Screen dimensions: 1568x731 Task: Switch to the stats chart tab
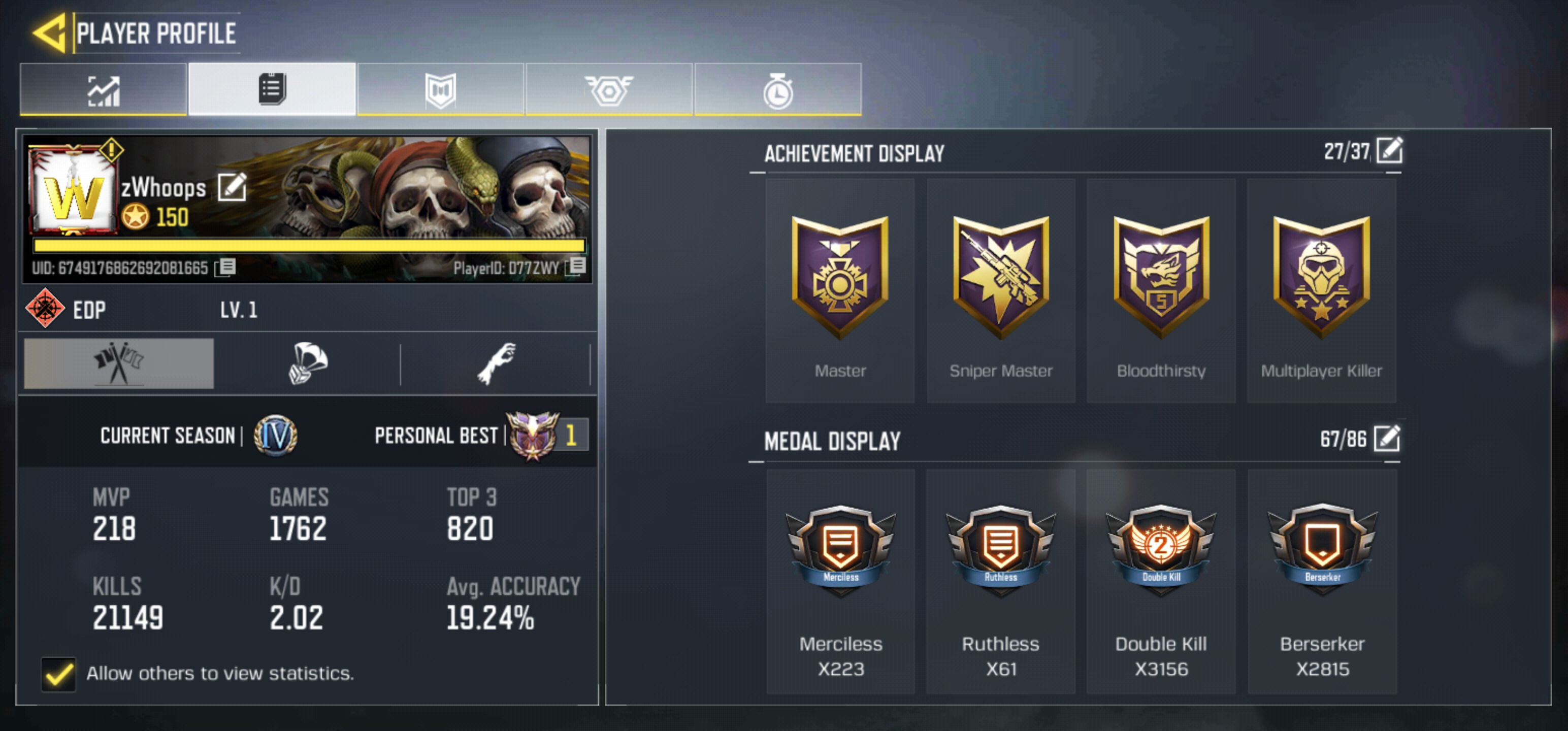click(x=104, y=90)
